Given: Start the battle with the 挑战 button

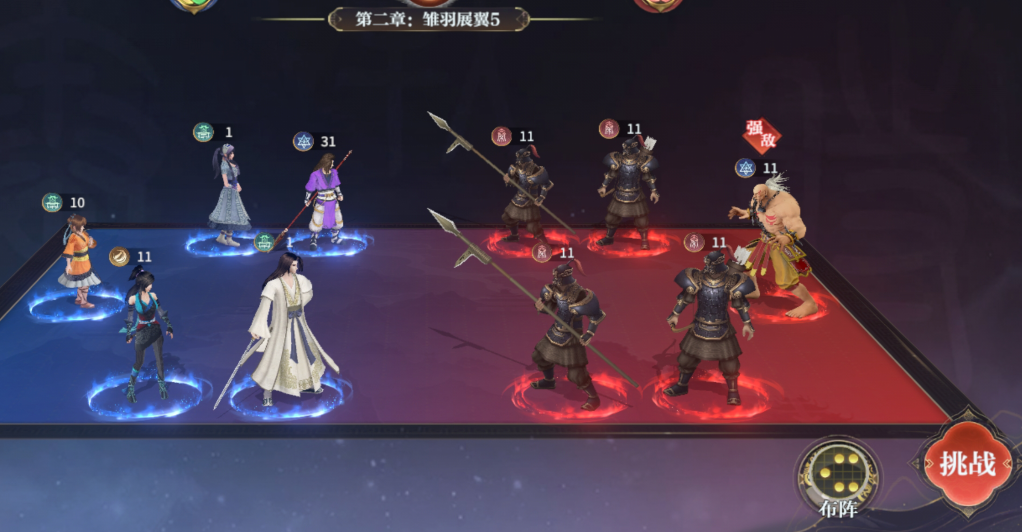Looking at the screenshot, I should tap(966, 465).
